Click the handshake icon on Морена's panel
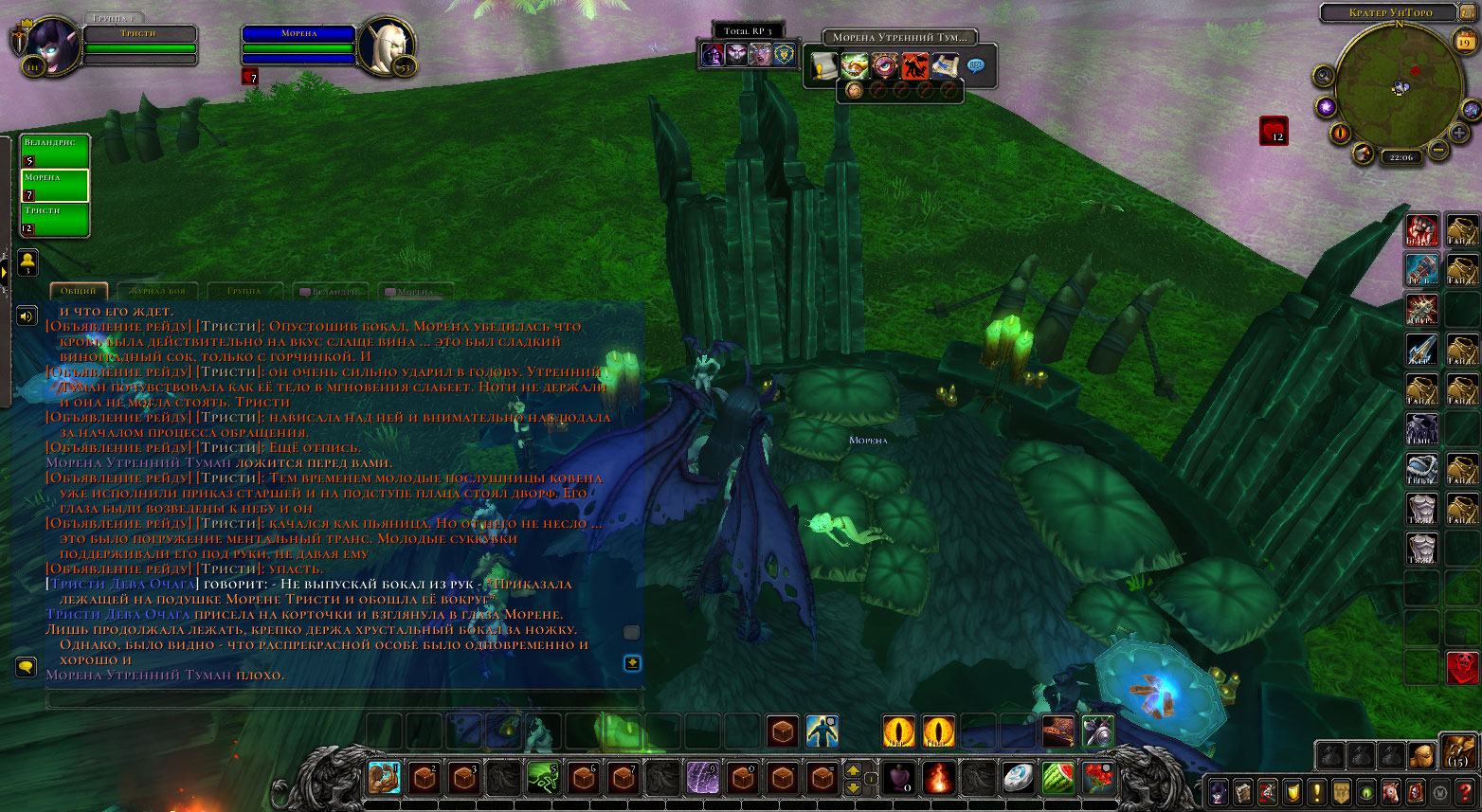Screen dimensions: 1482x812 [x=855, y=65]
